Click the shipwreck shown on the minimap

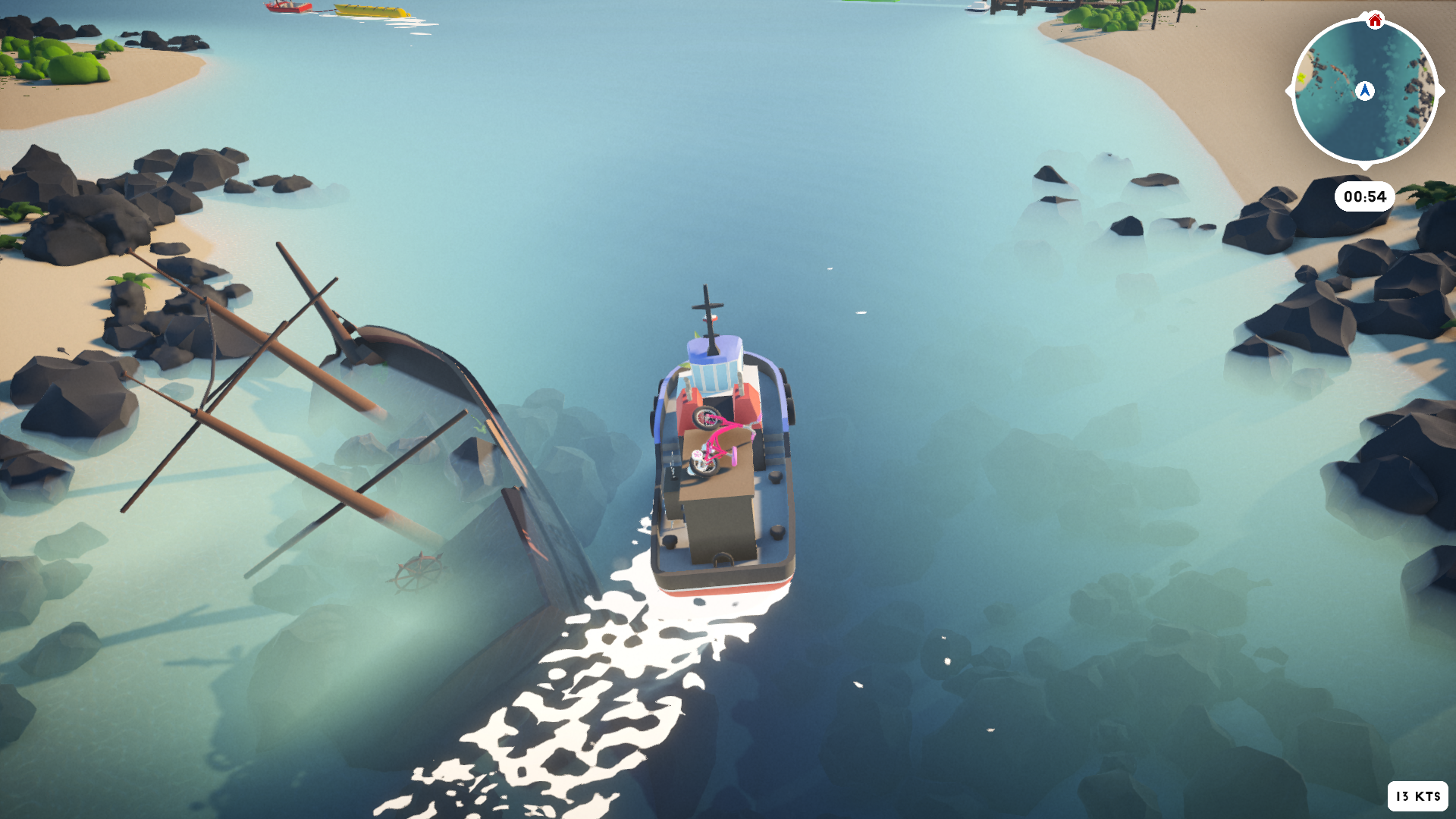pos(1338,71)
